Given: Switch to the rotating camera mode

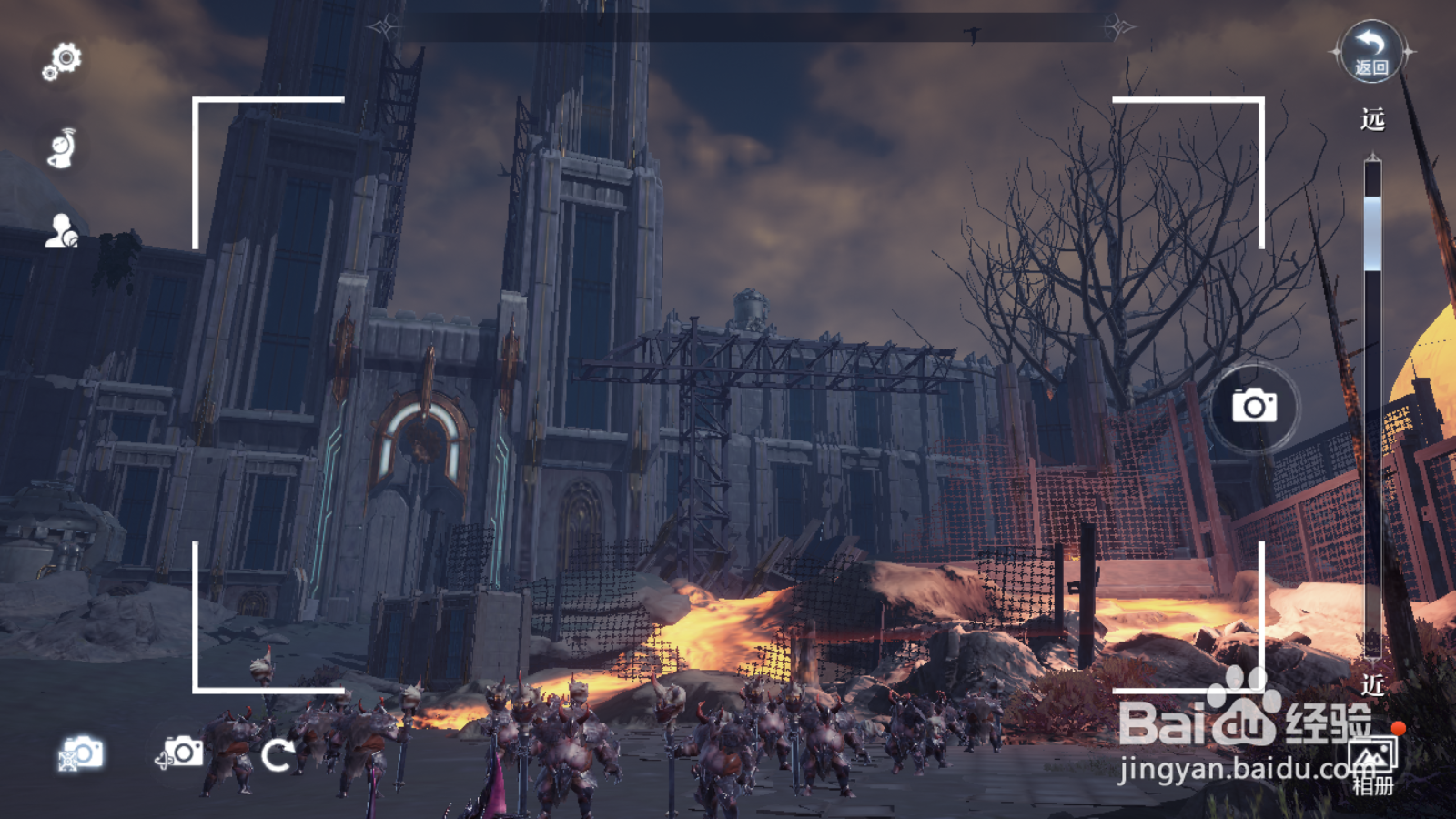Looking at the screenshot, I should coord(180,753).
